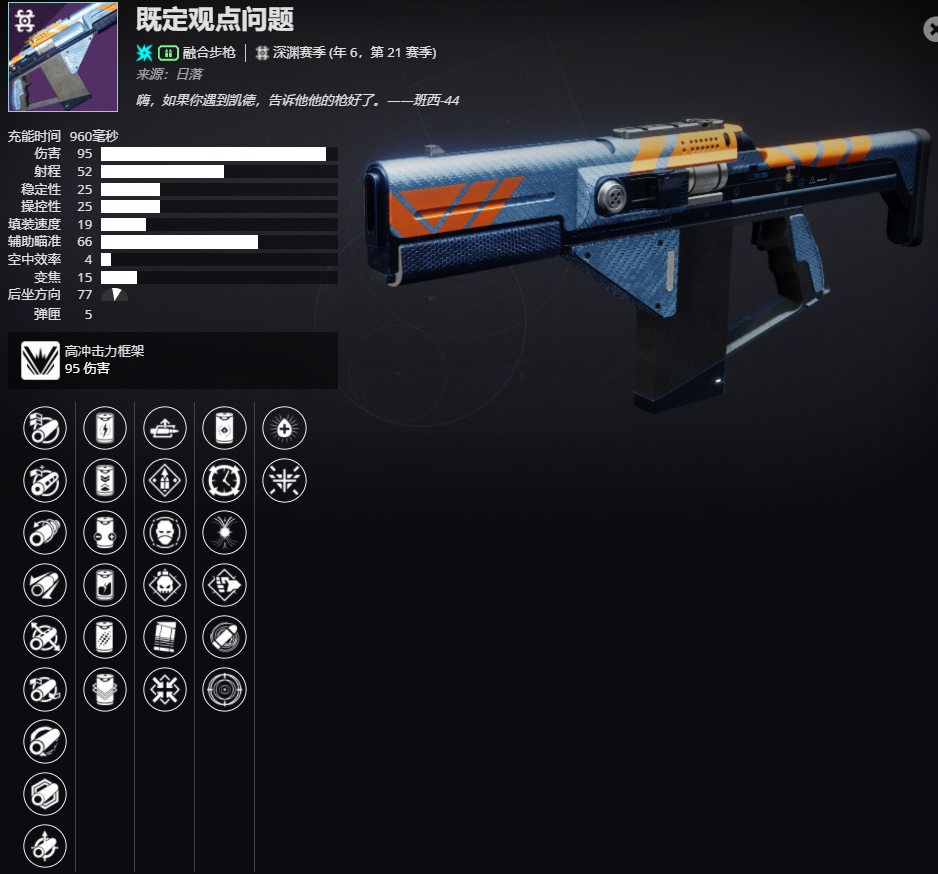Choose the battery with downward chevrons perk
Image resolution: width=938 pixels, height=874 pixels.
(105, 480)
